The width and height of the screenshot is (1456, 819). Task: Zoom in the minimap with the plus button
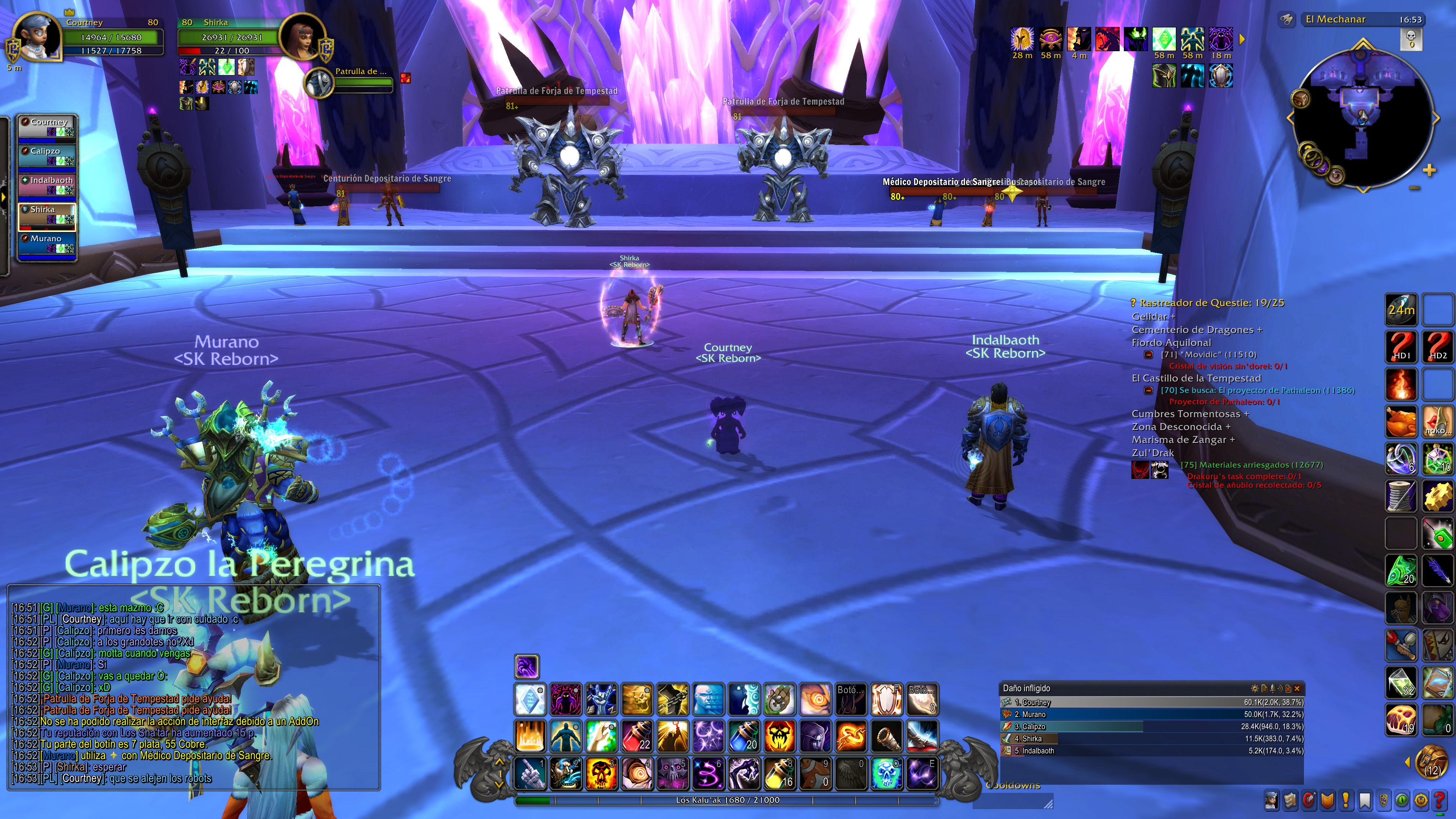[x=1429, y=170]
